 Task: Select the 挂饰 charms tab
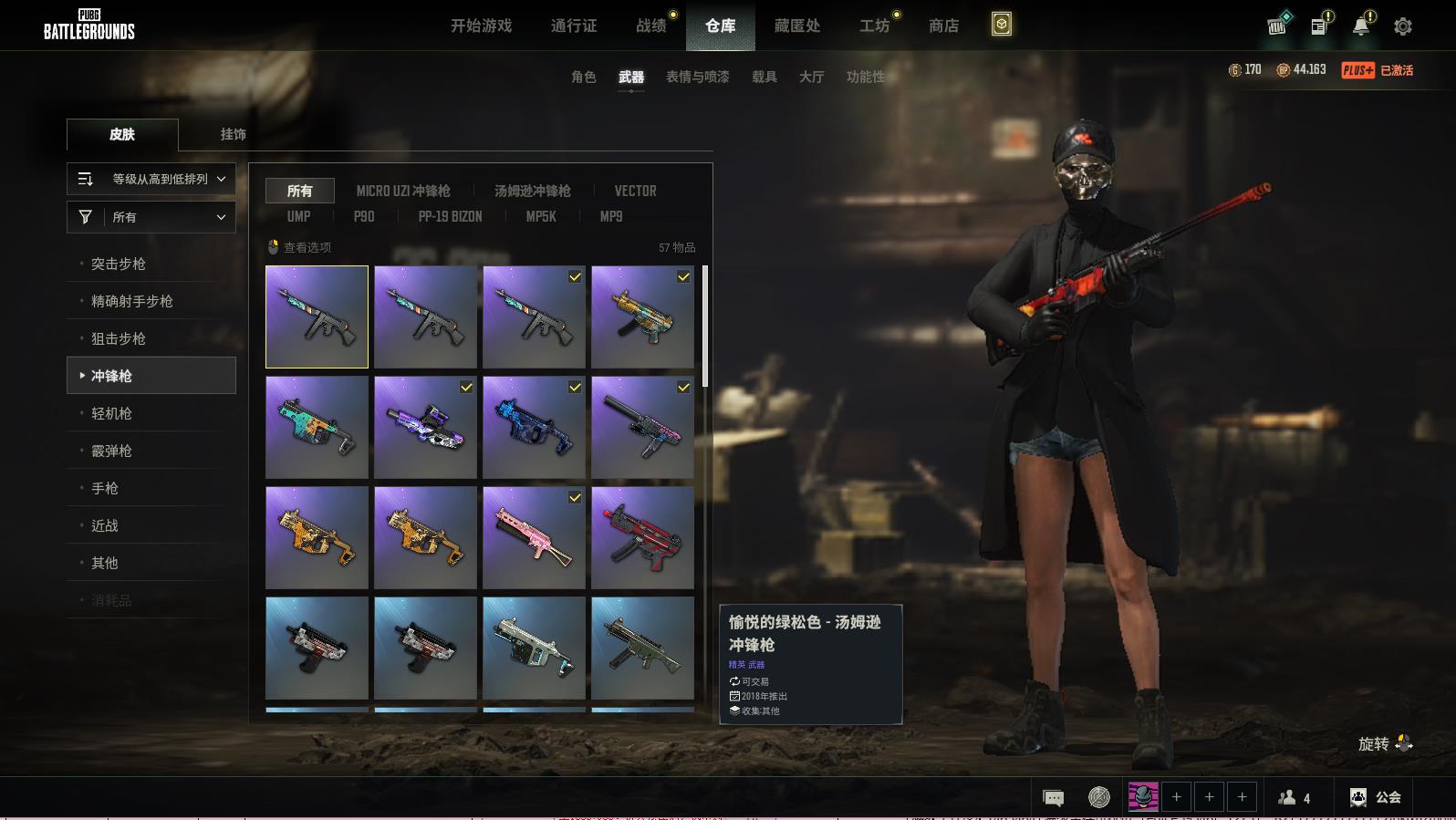pyautogui.click(x=233, y=134)
